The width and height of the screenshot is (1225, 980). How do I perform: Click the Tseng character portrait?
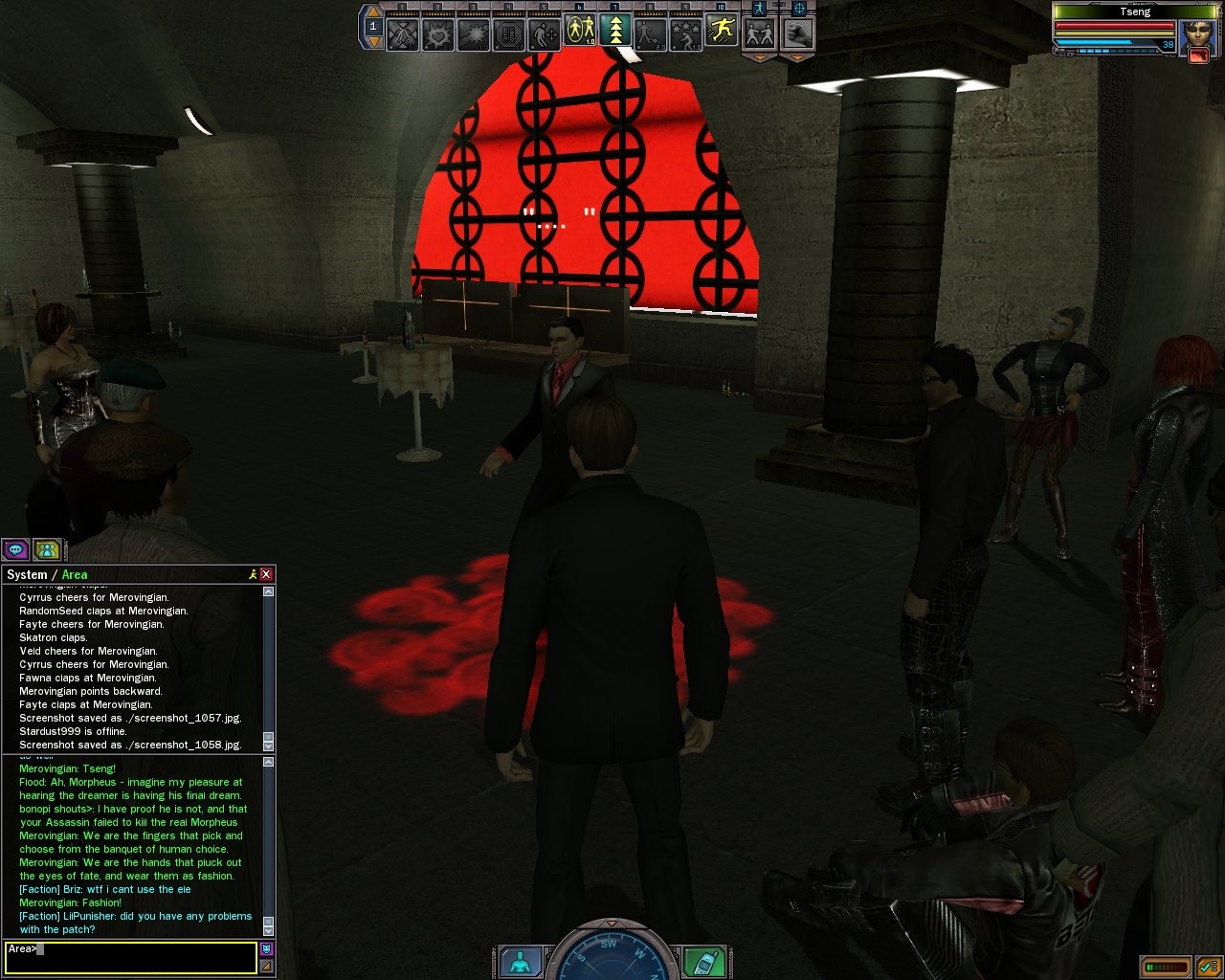pos(1197,34)
